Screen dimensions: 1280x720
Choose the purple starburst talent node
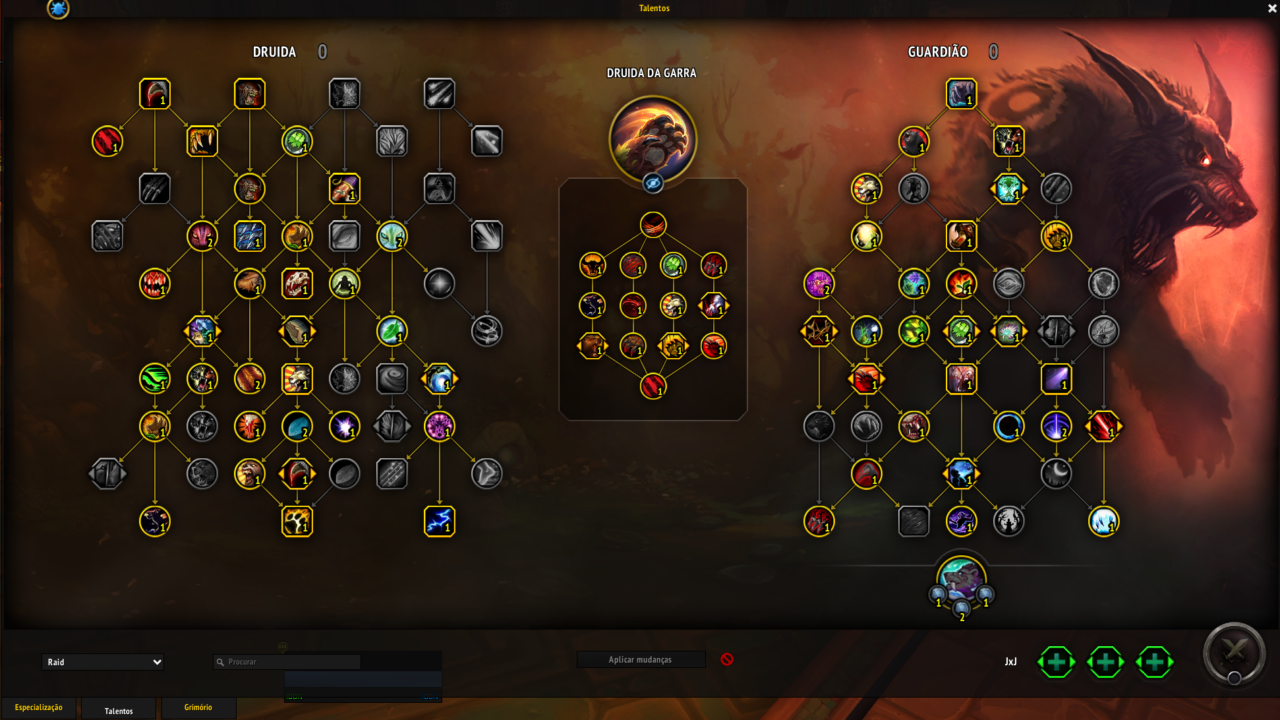tap(345, 427)
